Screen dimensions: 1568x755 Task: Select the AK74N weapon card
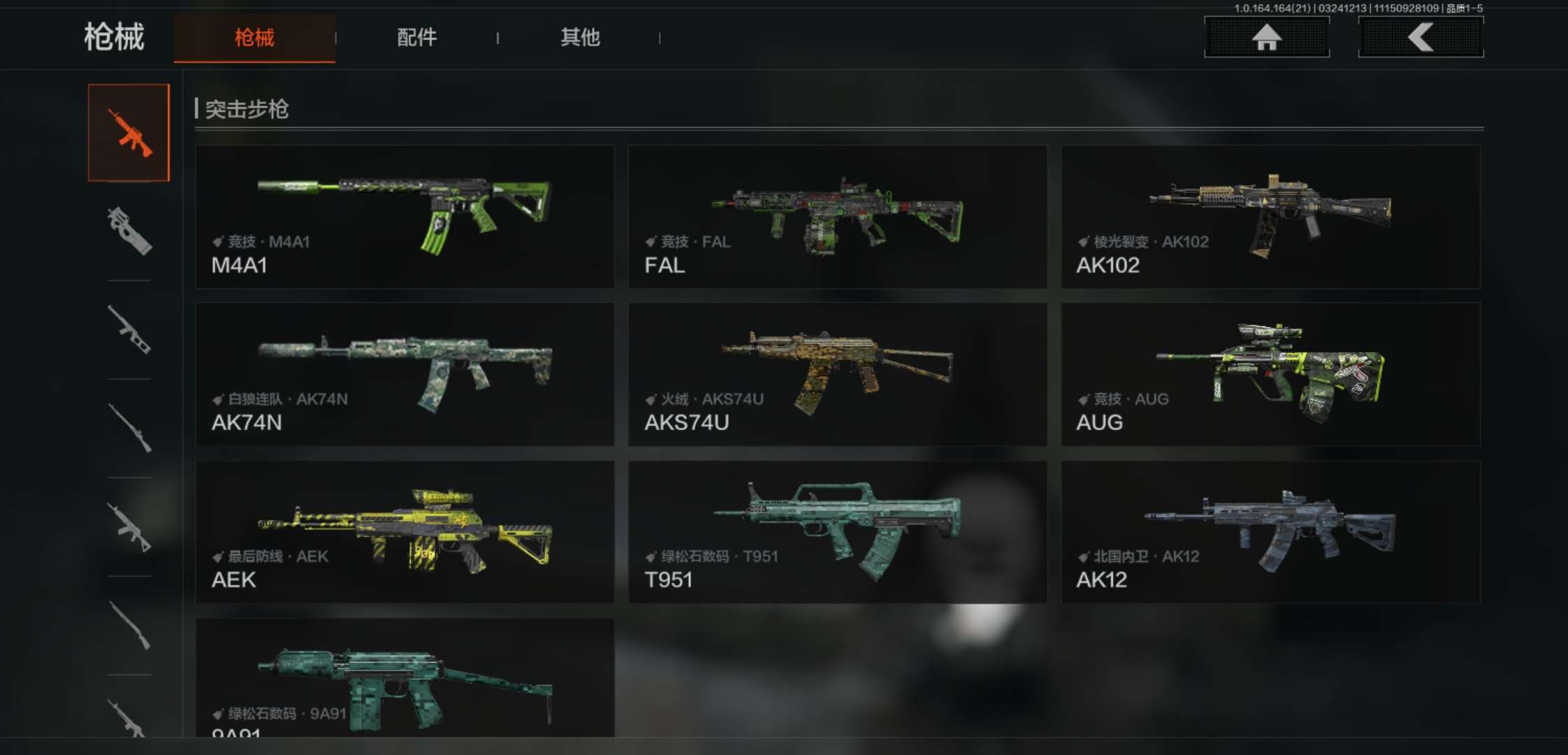[x=405, y=374]
